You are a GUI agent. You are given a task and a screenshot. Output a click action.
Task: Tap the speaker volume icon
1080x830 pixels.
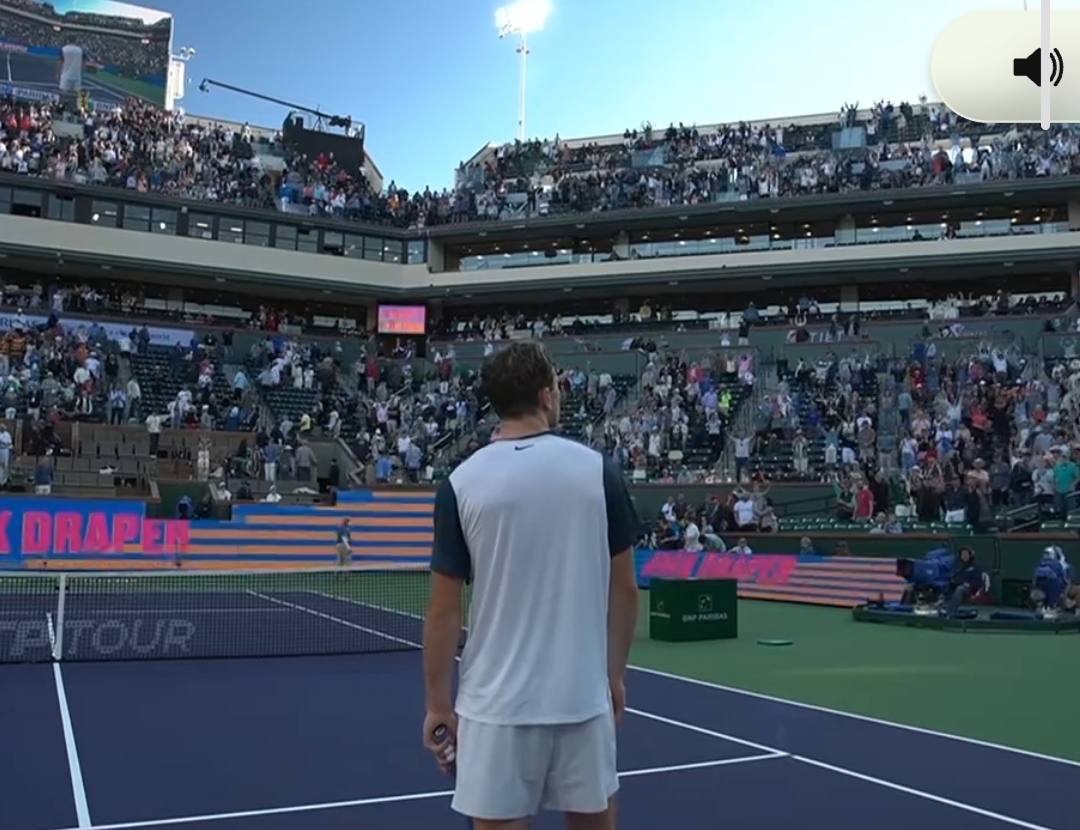1037,67
